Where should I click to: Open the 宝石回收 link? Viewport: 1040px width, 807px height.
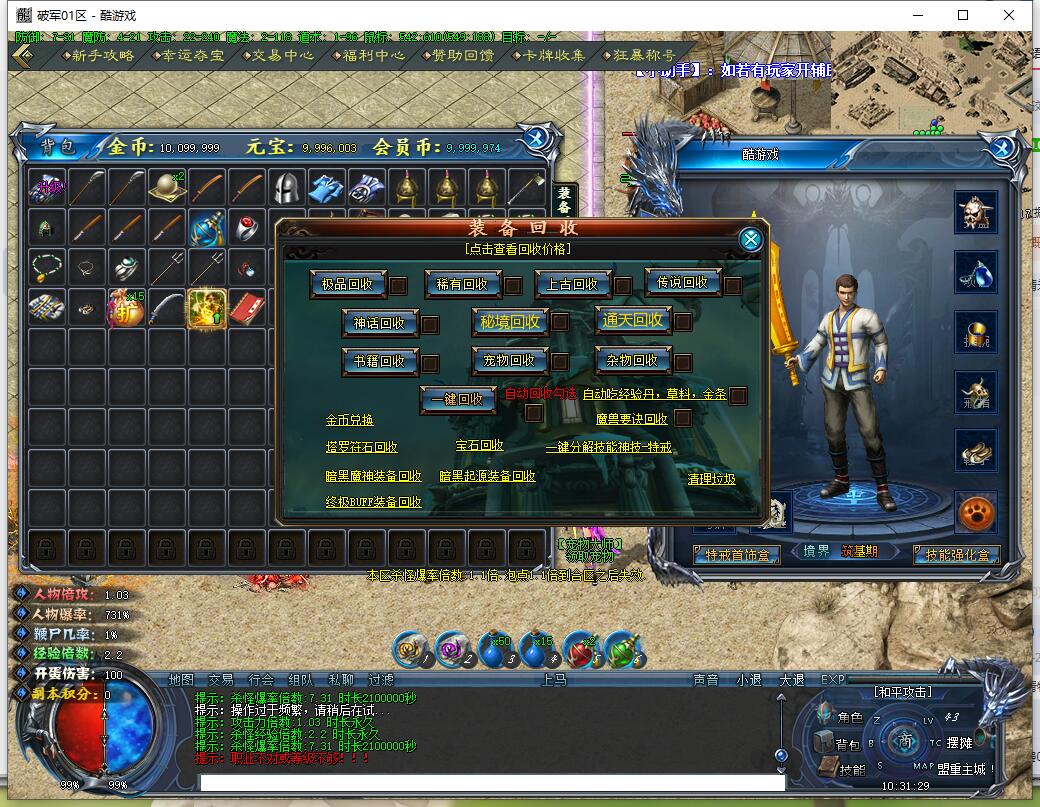pos(479,446)
